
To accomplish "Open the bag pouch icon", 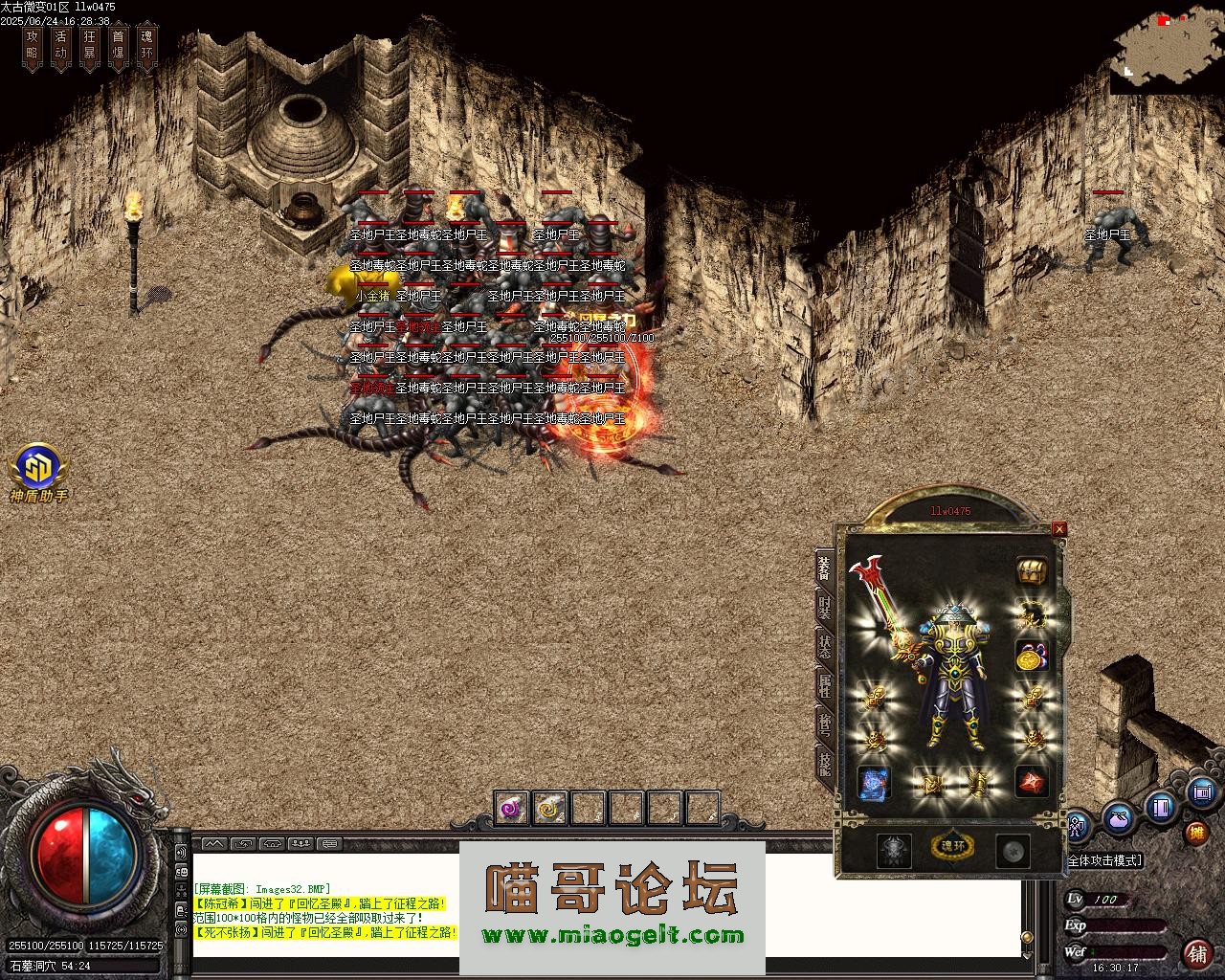I will (x=1118, y=818).
